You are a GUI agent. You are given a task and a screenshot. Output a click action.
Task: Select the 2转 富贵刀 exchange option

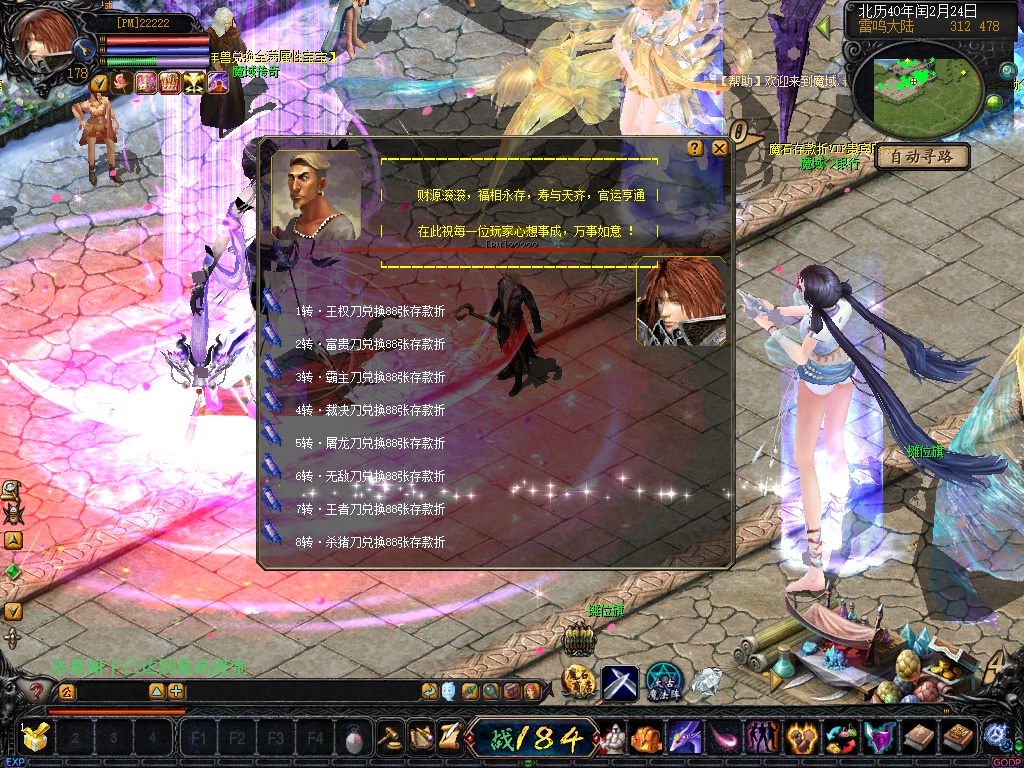tap(369, 344)
